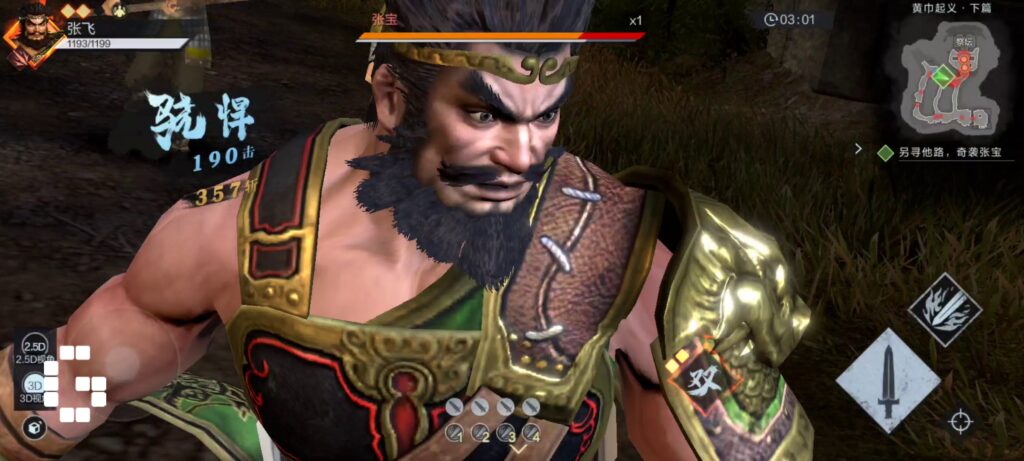The height and width of the screenshot is (461, 1024).
Task: Use the item in quick slot 4
Action: click(531, 432)
